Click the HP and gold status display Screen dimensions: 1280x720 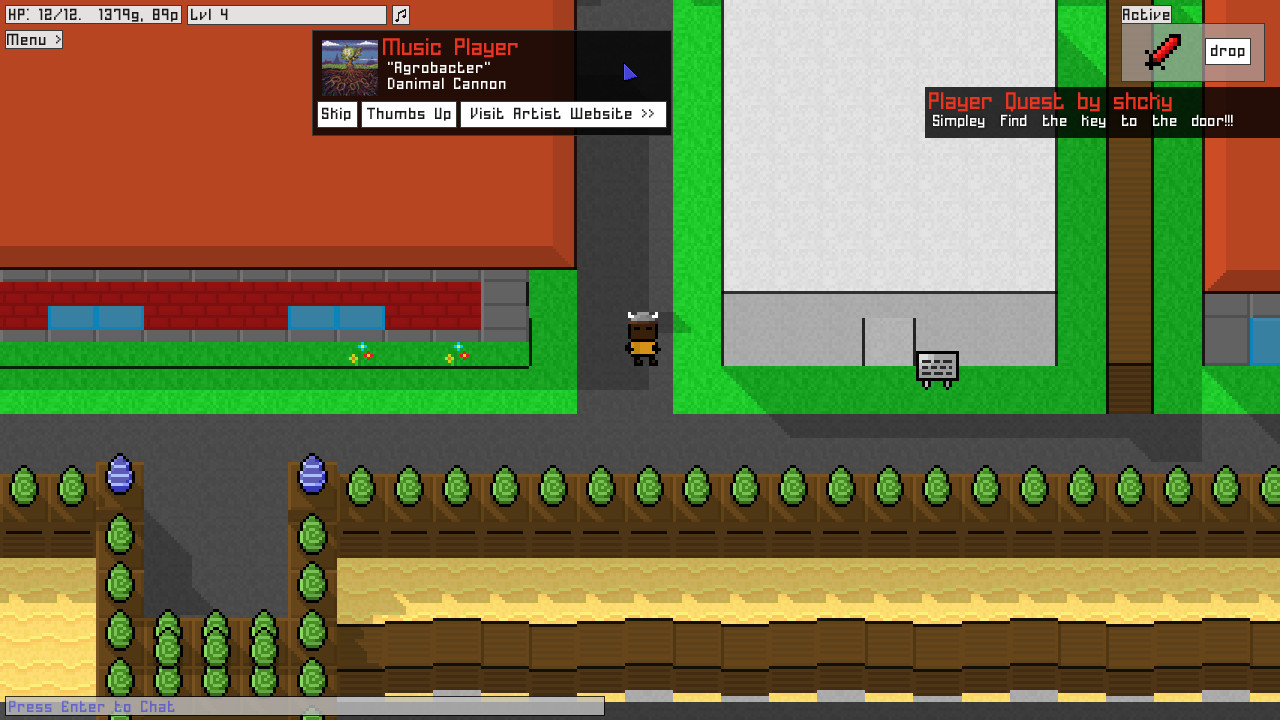click(x=95, y=14)
